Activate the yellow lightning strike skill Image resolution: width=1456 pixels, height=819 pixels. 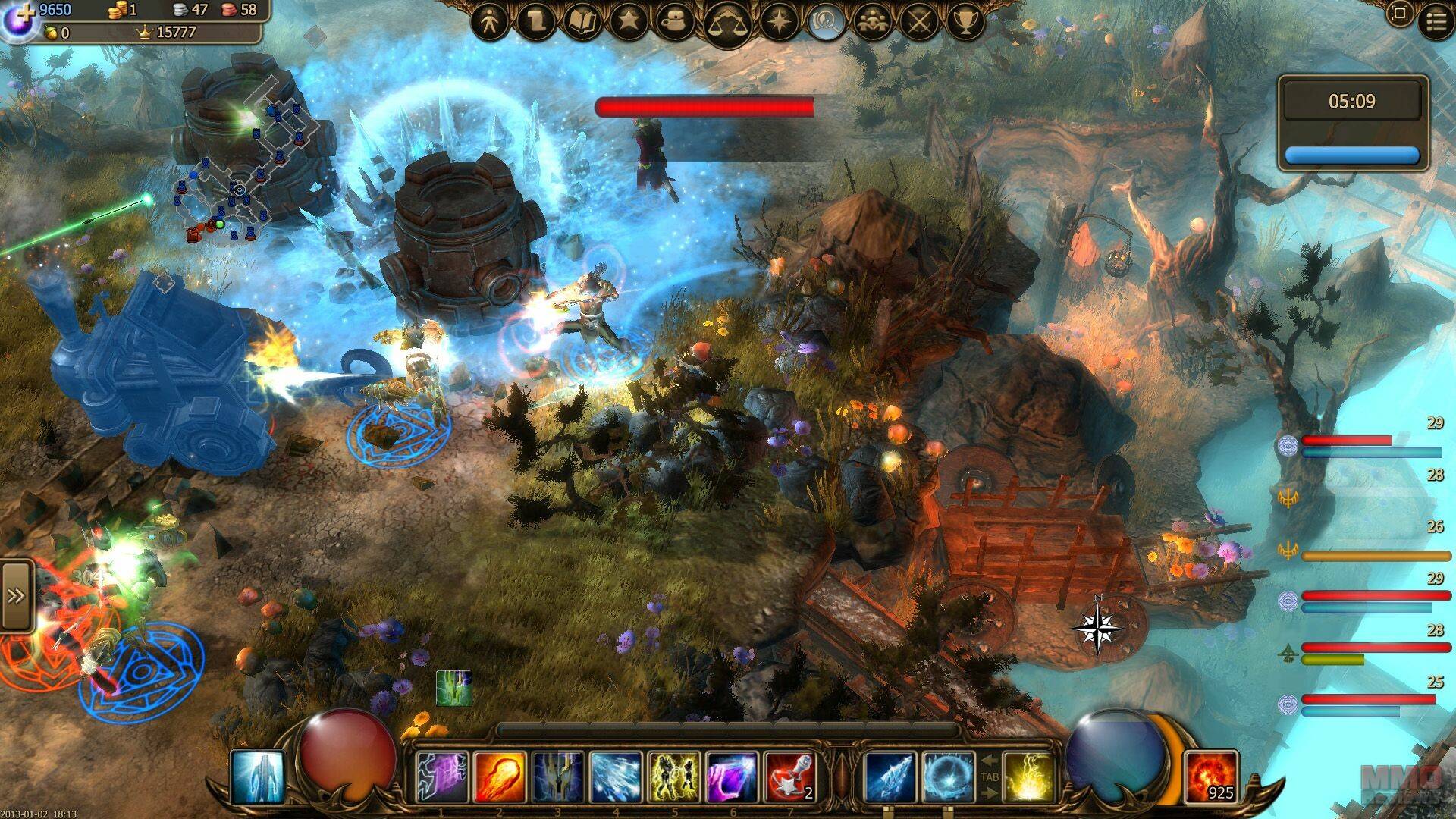pyautogui.click(x=1029, y=777)
